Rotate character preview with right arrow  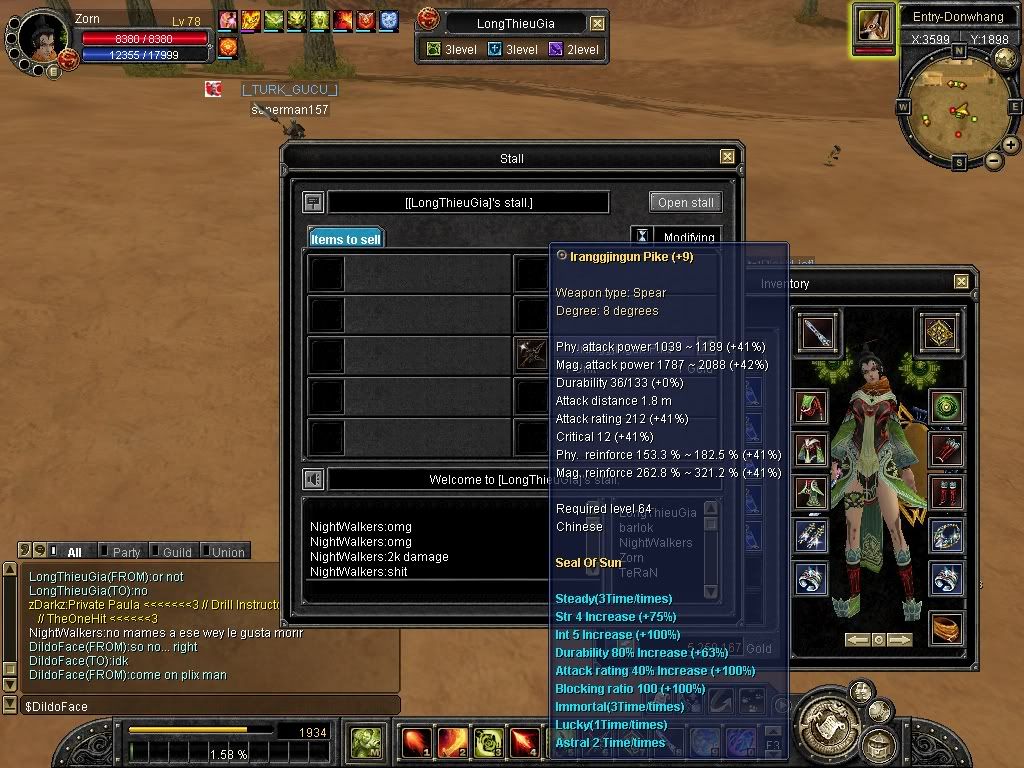pos(900,640)
